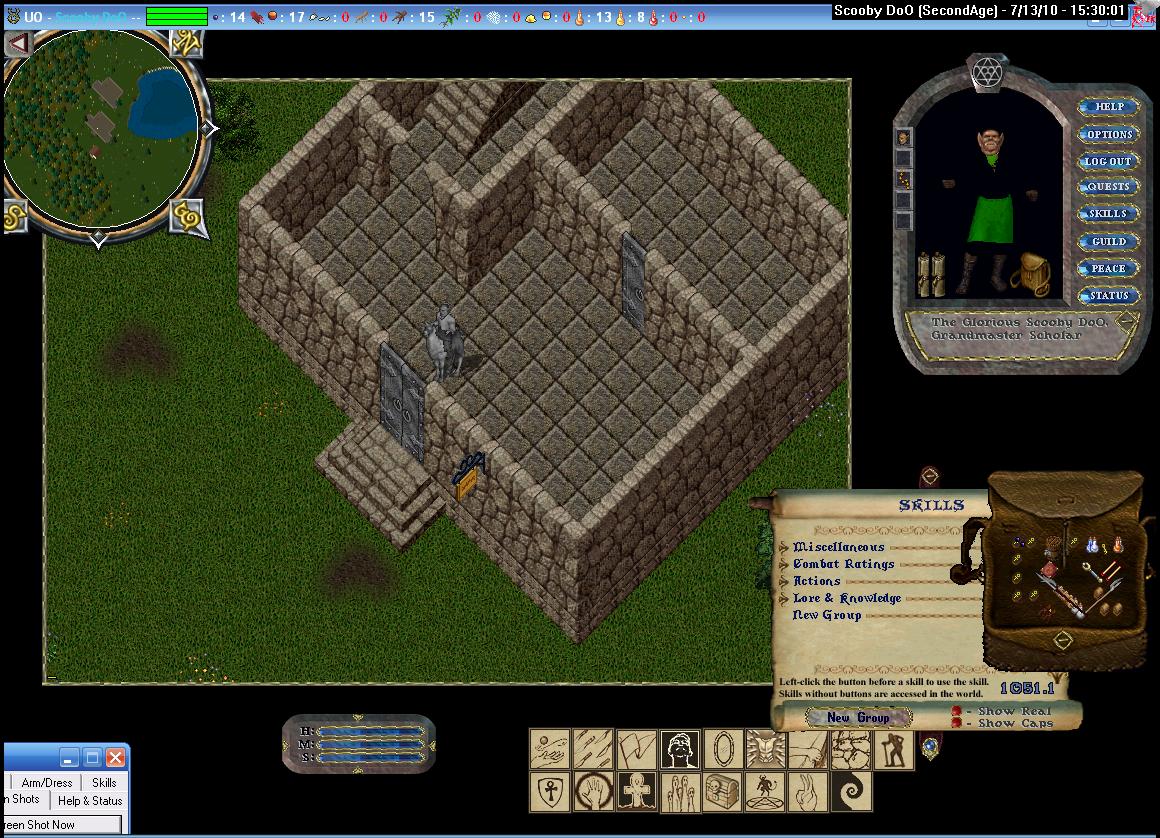This screenshot has width=1160, height=838.
Task: Activate the ankh shield spell icon
Action: (x=549, y=792)
